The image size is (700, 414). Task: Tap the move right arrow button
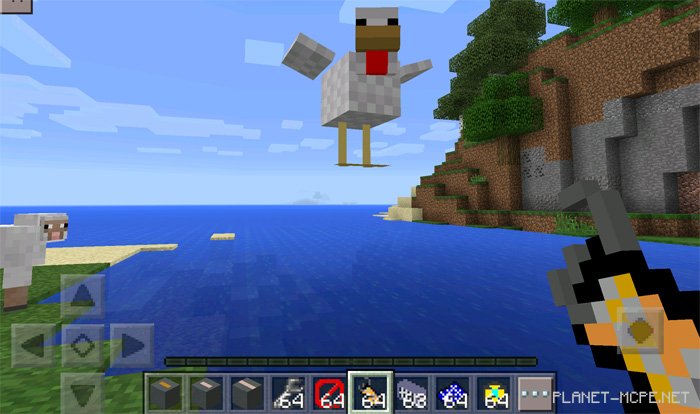(130, 345)
